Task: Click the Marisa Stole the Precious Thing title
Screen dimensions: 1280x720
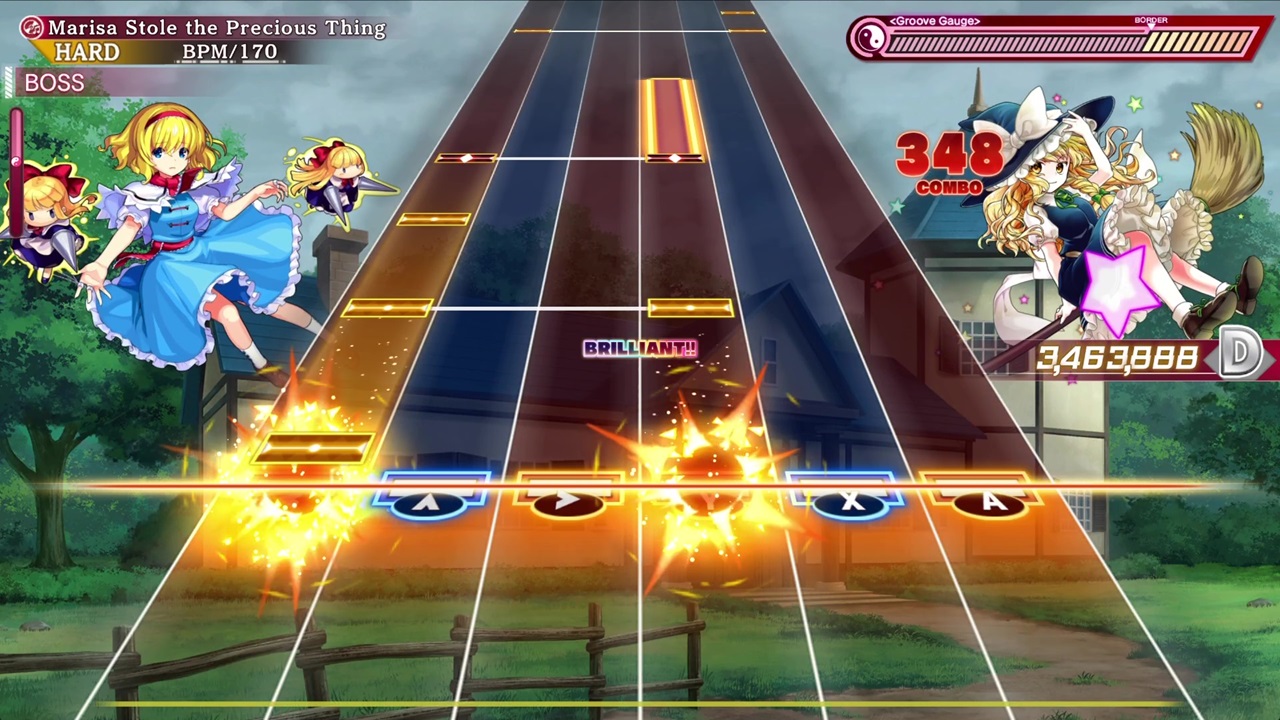Action: tap(218, 28)
